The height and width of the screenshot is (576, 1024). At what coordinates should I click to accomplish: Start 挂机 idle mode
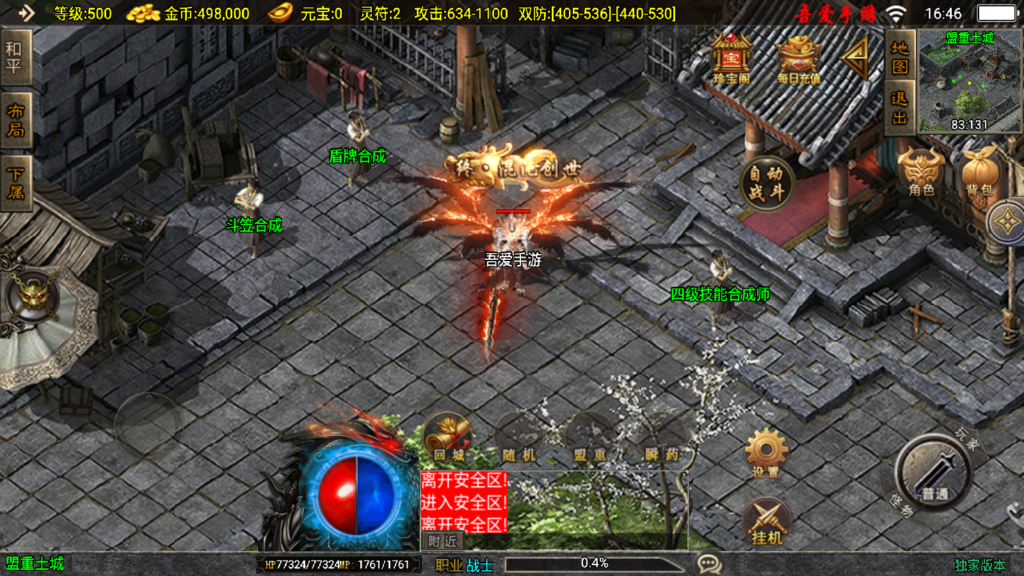[x=766, y=522]
